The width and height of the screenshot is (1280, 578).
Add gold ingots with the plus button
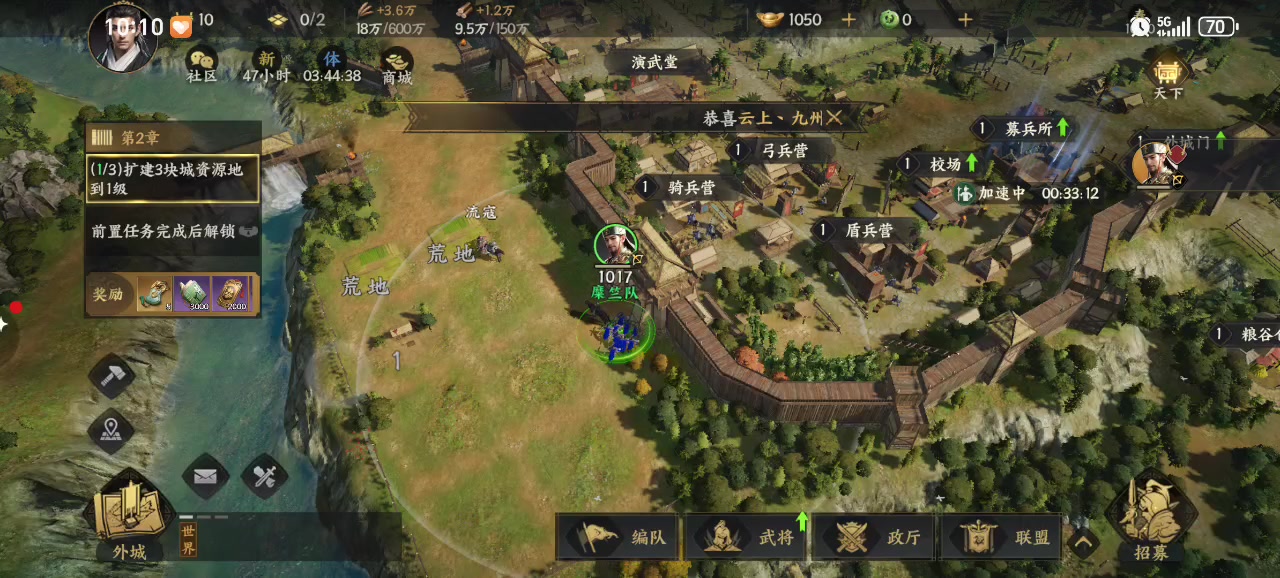pos(848,19)
